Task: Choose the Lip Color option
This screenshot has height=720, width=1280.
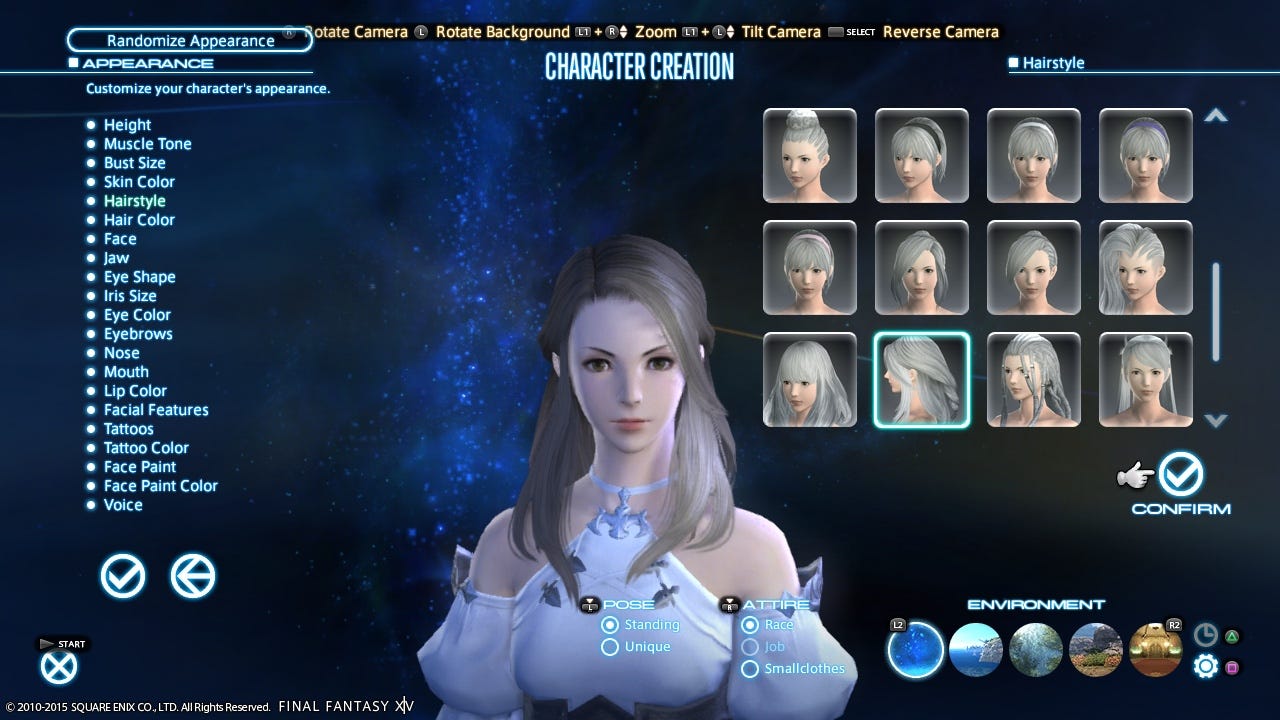Action: click(x=135, y=391)
